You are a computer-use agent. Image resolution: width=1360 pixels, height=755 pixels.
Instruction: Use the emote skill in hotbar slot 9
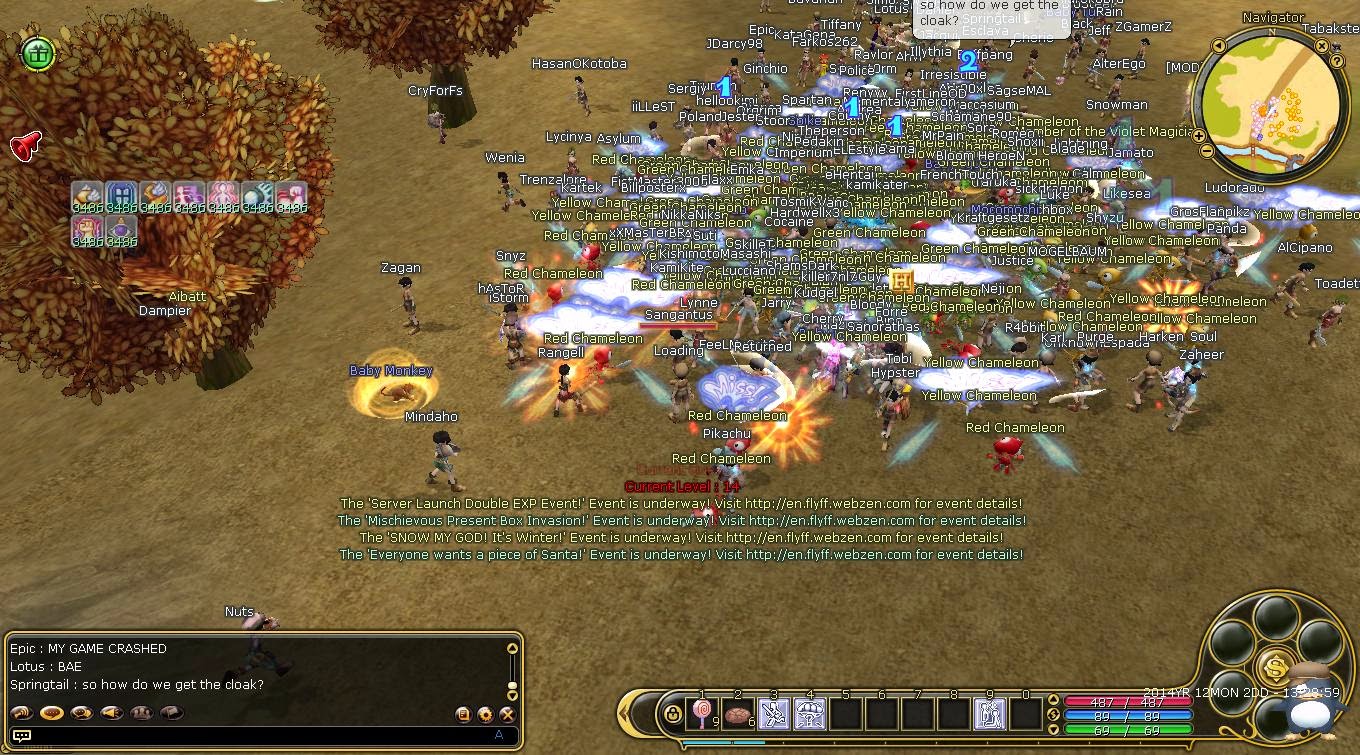989,712
